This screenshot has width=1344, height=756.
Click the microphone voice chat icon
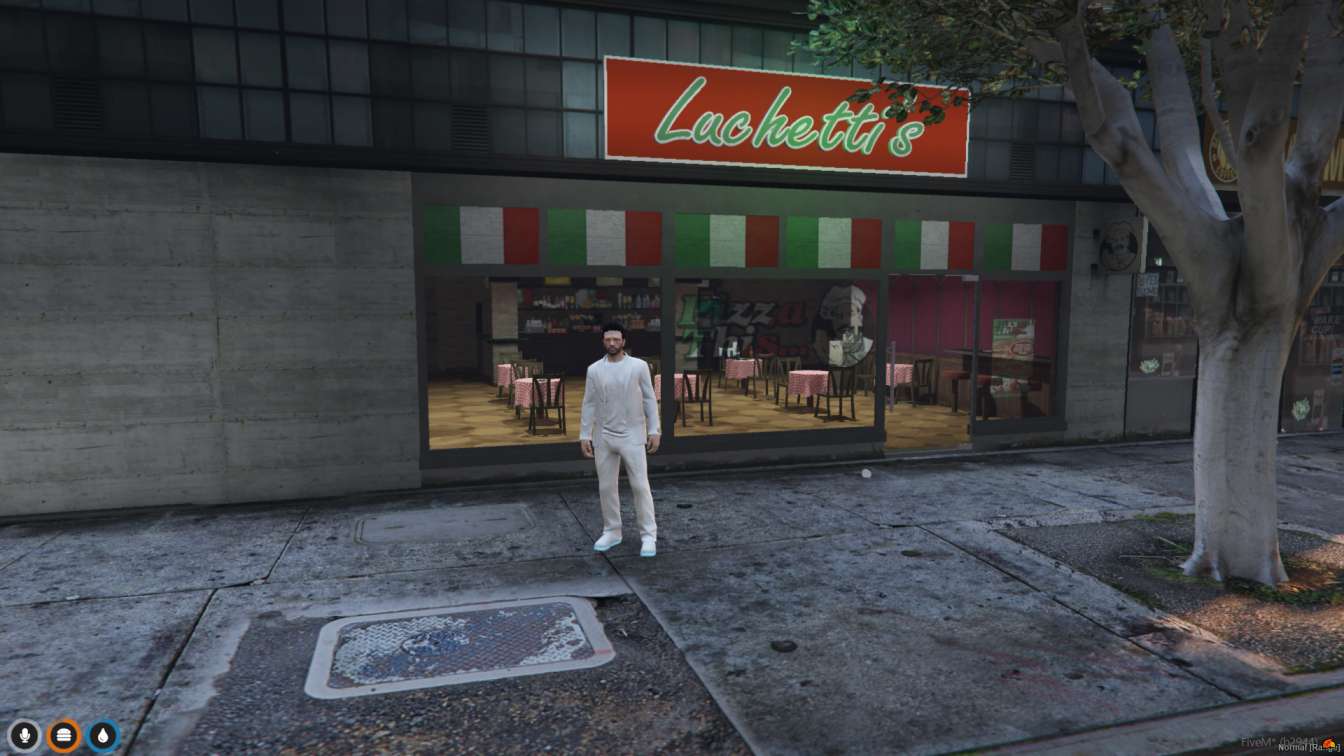(25, 736)
